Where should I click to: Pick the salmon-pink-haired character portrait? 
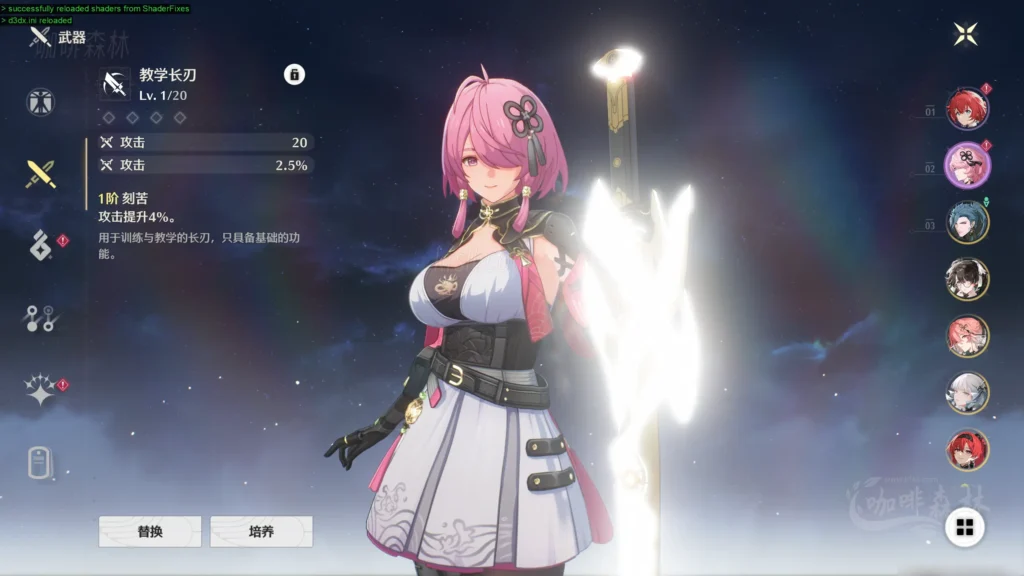click(x=967, y=336)
